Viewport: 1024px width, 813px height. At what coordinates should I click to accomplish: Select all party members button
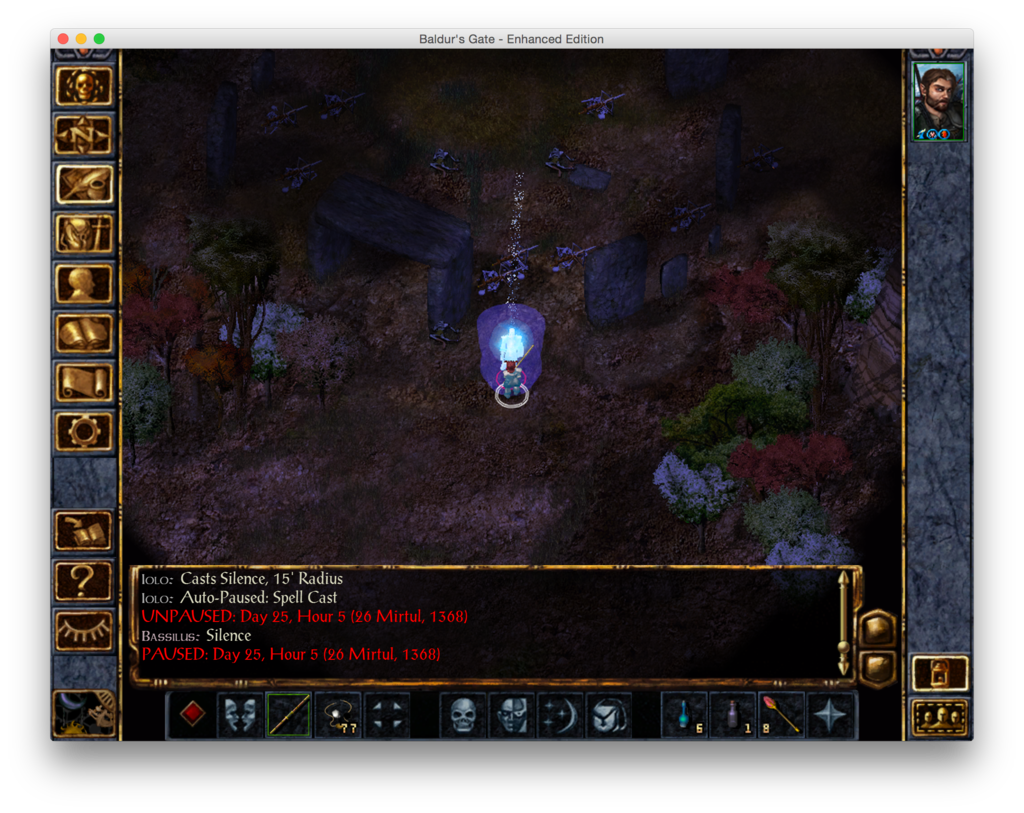tap(940, 717)
